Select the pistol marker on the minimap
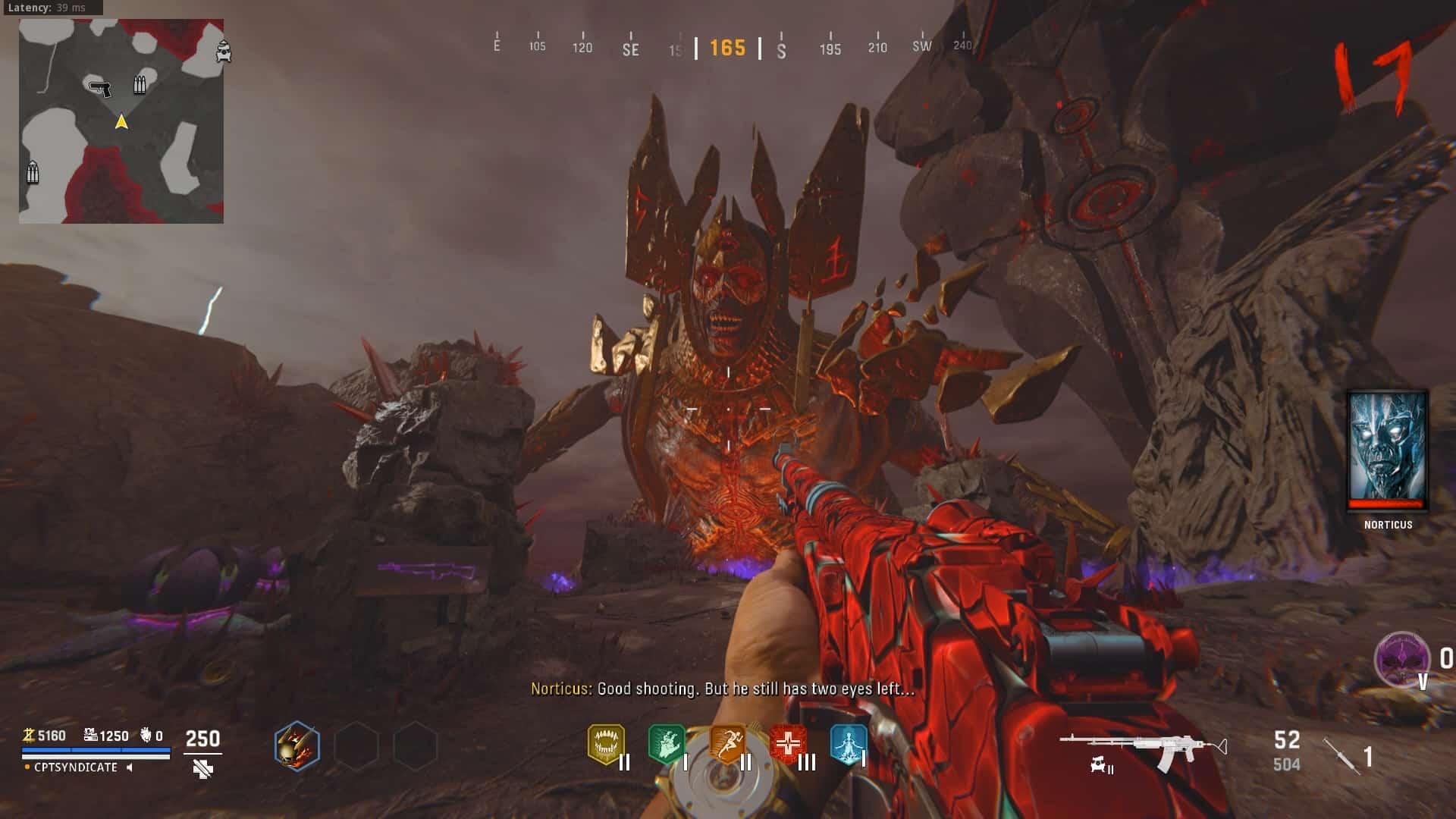This screenshot has height=819, width=1456. pyautogui.click(x=99, y=88)
